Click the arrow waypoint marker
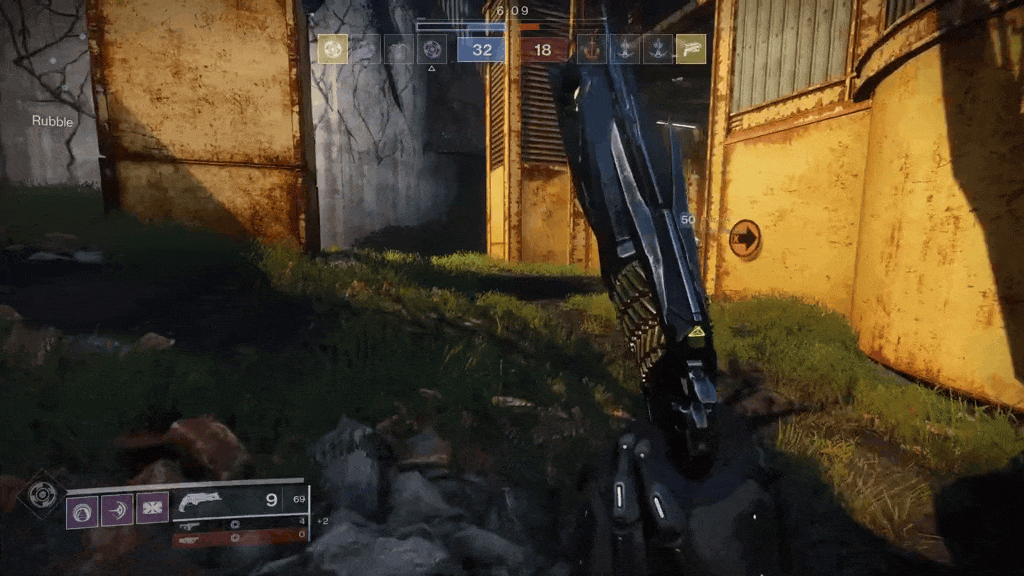The image size is (1024, 576). click(x=744, y=239)
